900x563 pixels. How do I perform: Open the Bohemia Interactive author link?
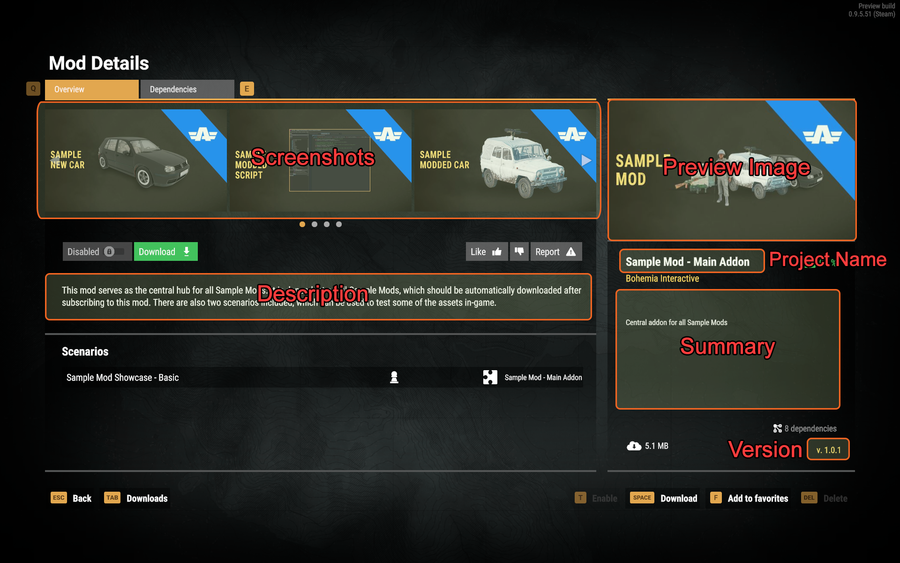[662, 279]
